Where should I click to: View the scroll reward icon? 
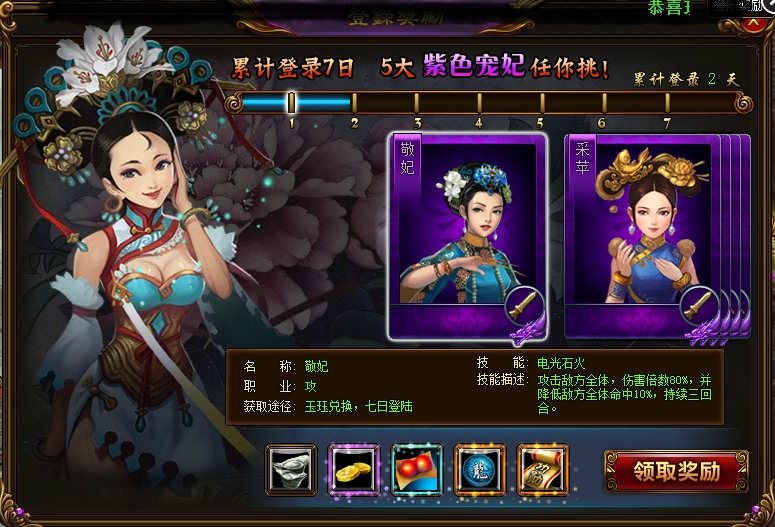[543, 470]
